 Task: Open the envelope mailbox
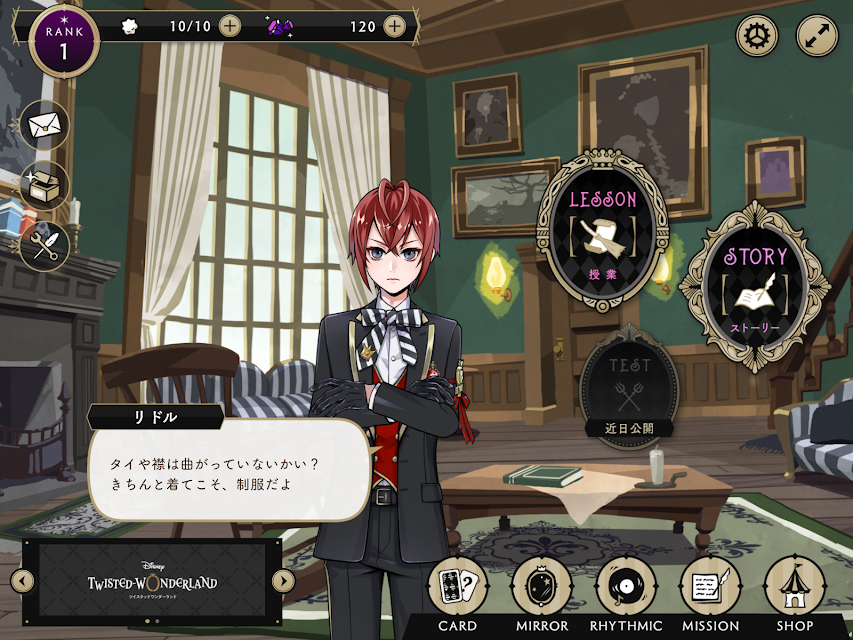(x=44, y=126)
